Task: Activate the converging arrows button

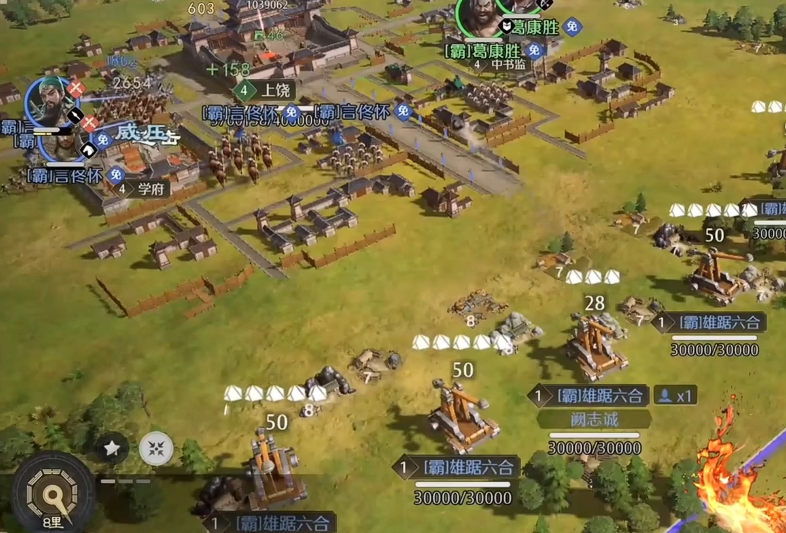Action: (x=156, y=449)
